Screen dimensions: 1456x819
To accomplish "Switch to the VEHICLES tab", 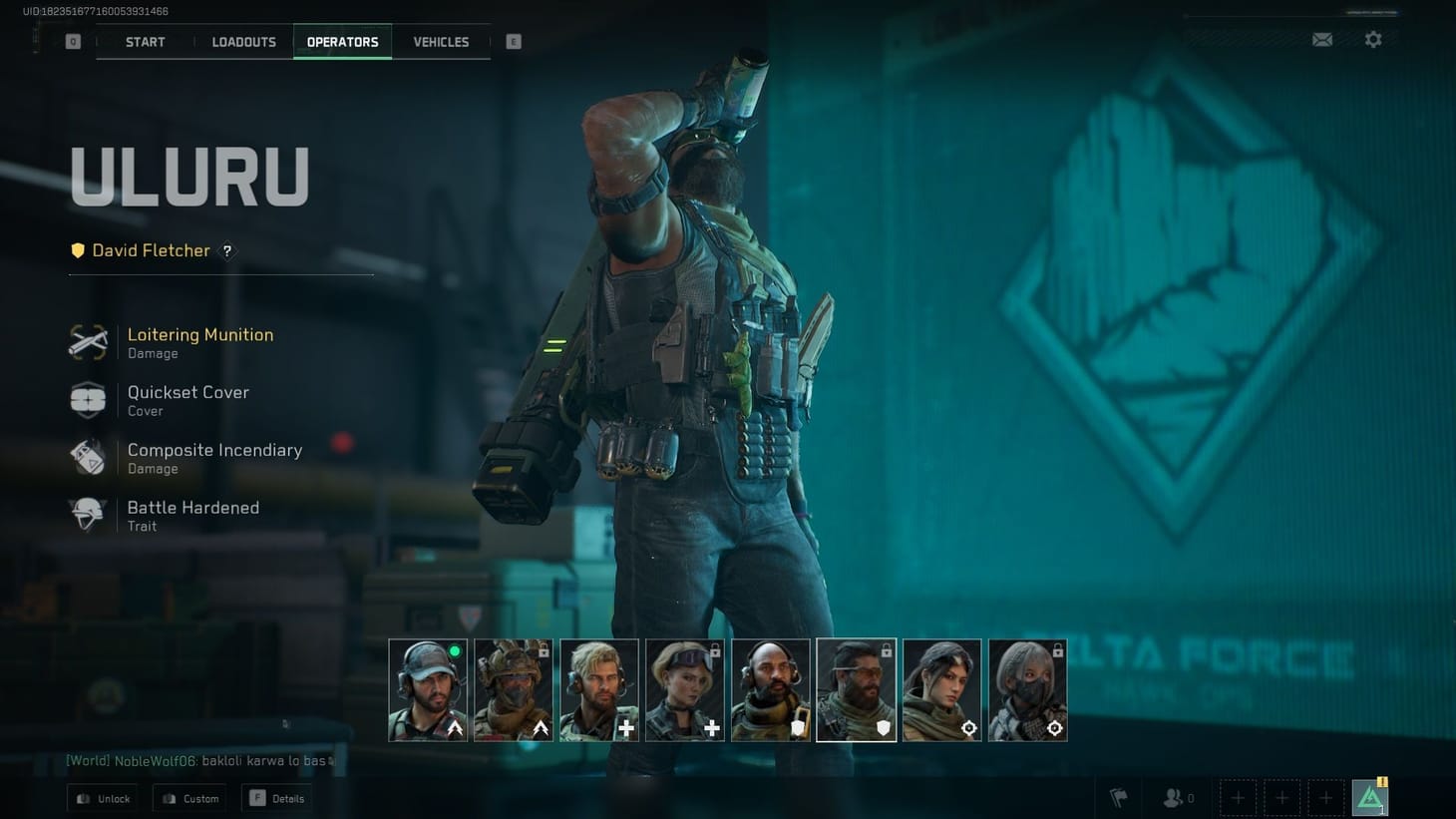I will coord(440,42).
